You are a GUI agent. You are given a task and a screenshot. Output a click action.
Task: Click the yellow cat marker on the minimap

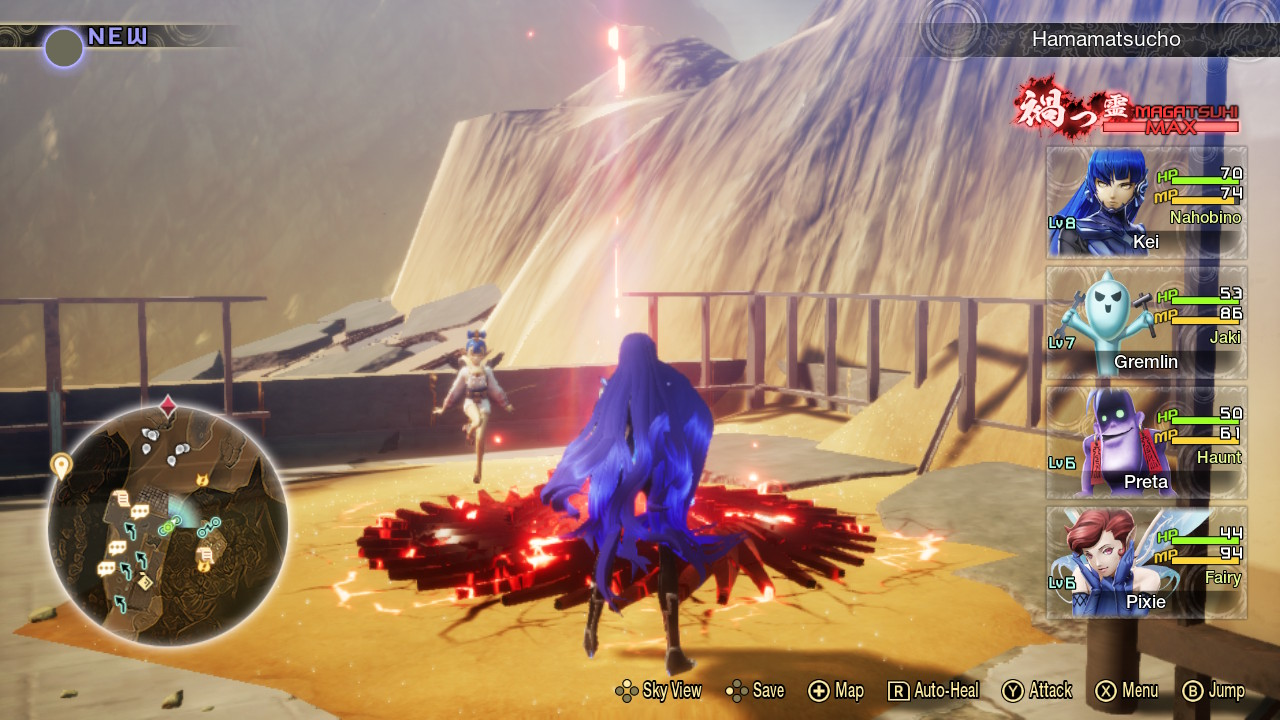201,478
